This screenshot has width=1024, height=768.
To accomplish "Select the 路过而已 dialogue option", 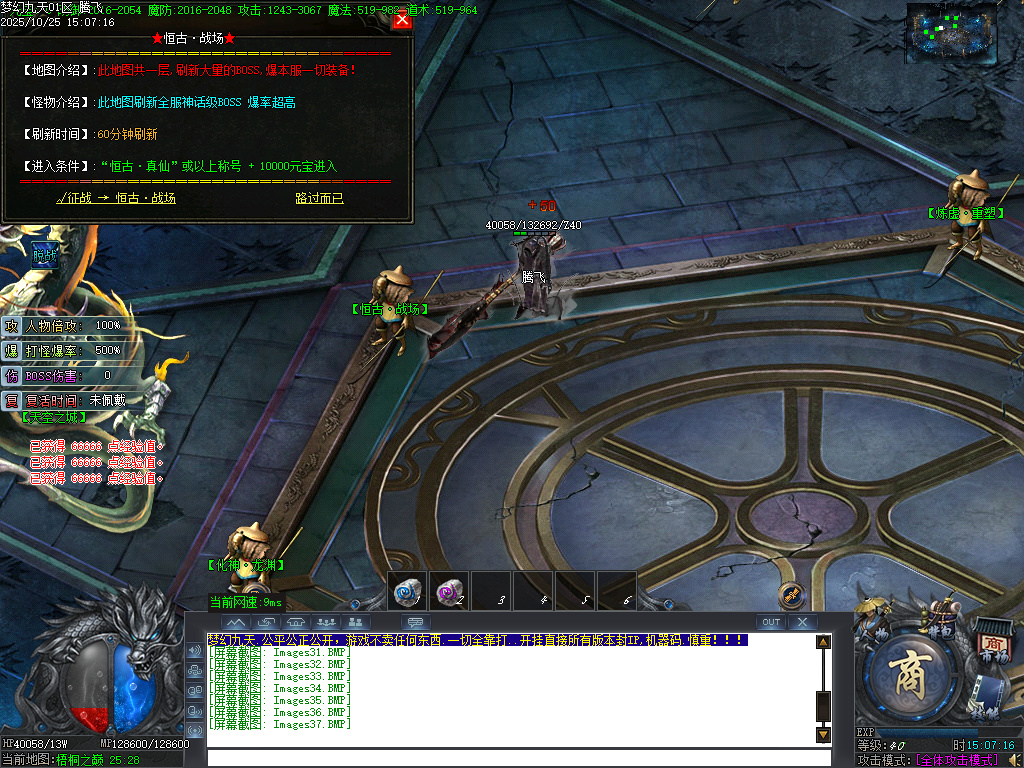I will tap(319, 198).
